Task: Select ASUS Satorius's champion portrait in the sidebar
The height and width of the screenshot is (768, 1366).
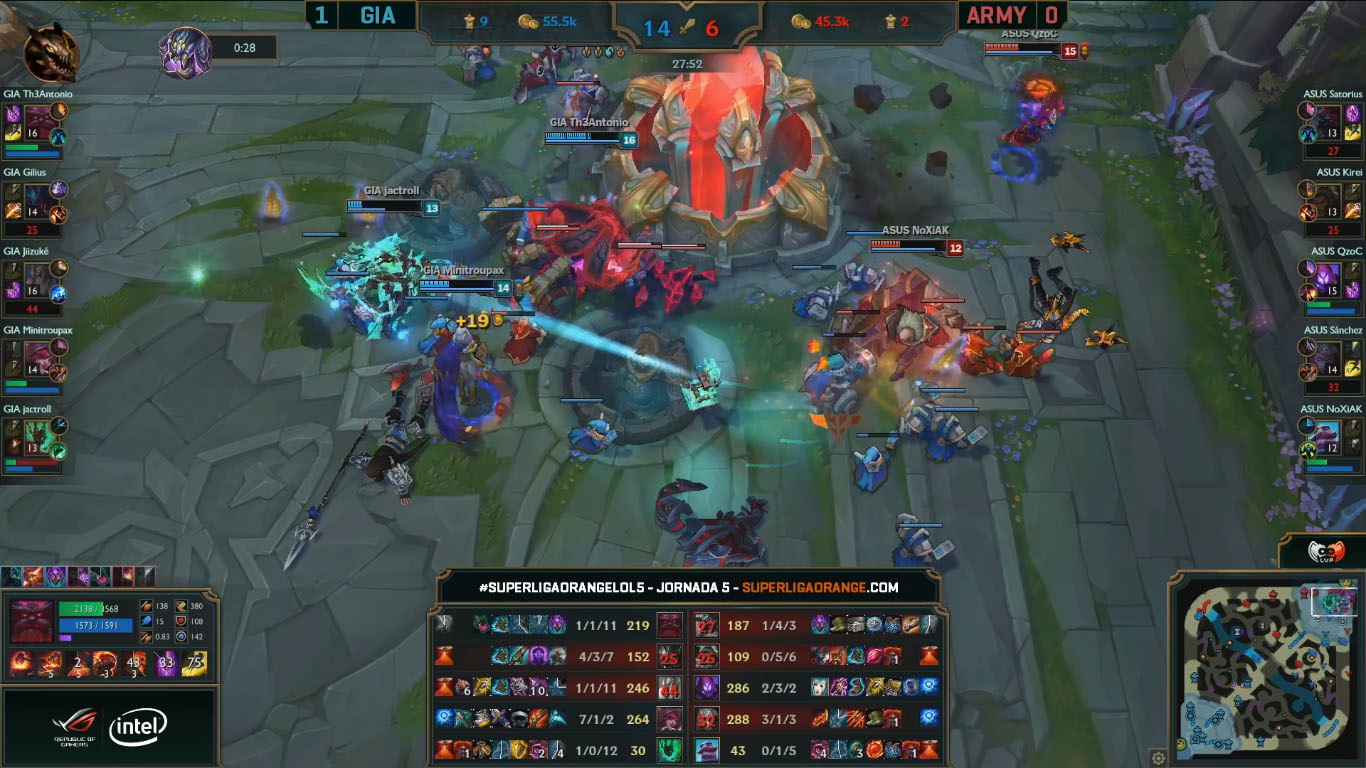Action: 1328,119
